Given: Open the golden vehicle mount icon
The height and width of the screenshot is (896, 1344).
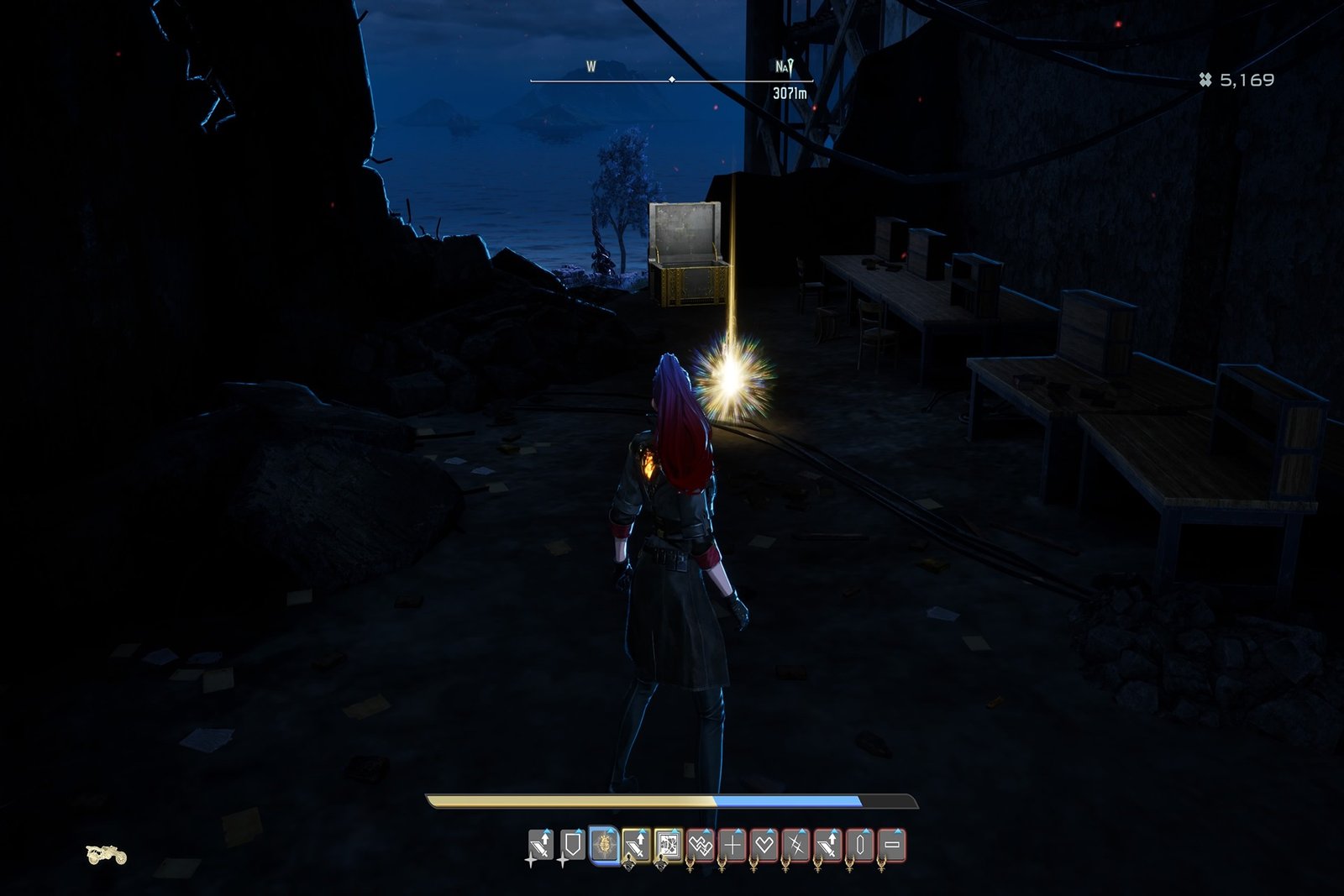Looking at the screenshot, I should (x=107, y=855).
